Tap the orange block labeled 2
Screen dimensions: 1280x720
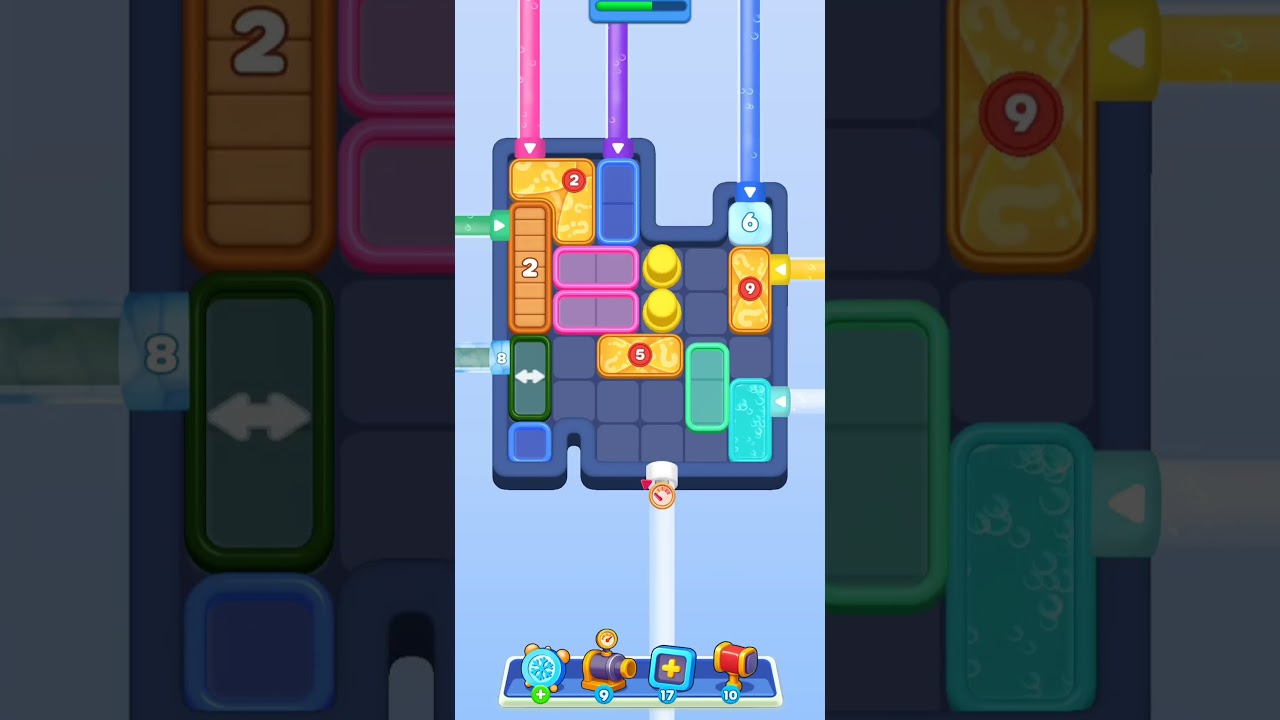tap(530, 268)
